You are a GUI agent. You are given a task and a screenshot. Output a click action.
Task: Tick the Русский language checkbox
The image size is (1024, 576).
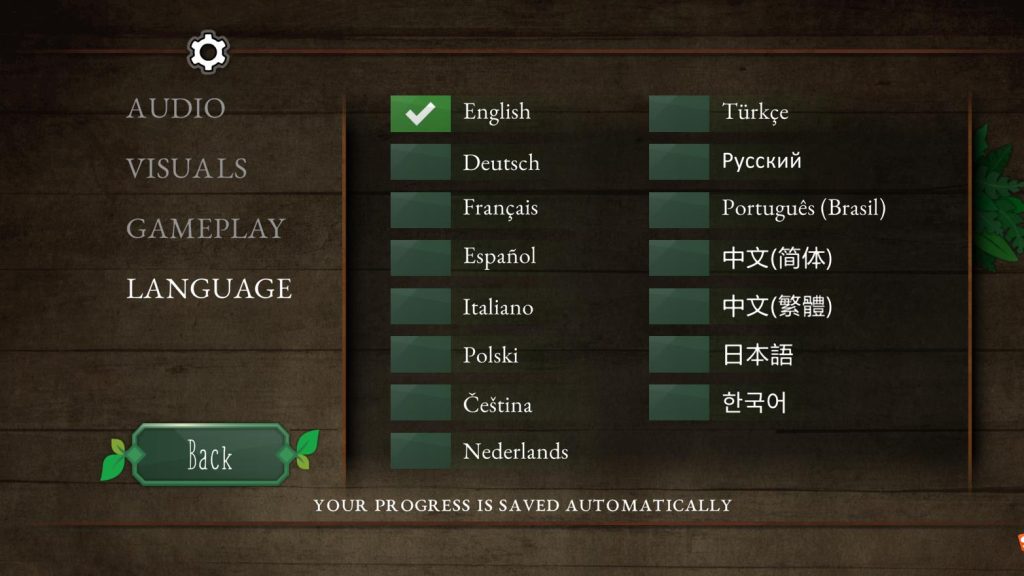(679, 163)
